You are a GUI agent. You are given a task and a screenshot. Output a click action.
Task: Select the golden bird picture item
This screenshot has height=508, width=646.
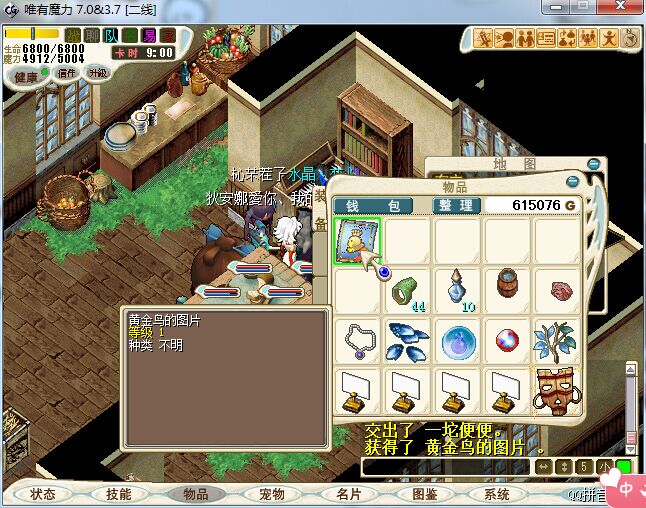coord(358,240)
